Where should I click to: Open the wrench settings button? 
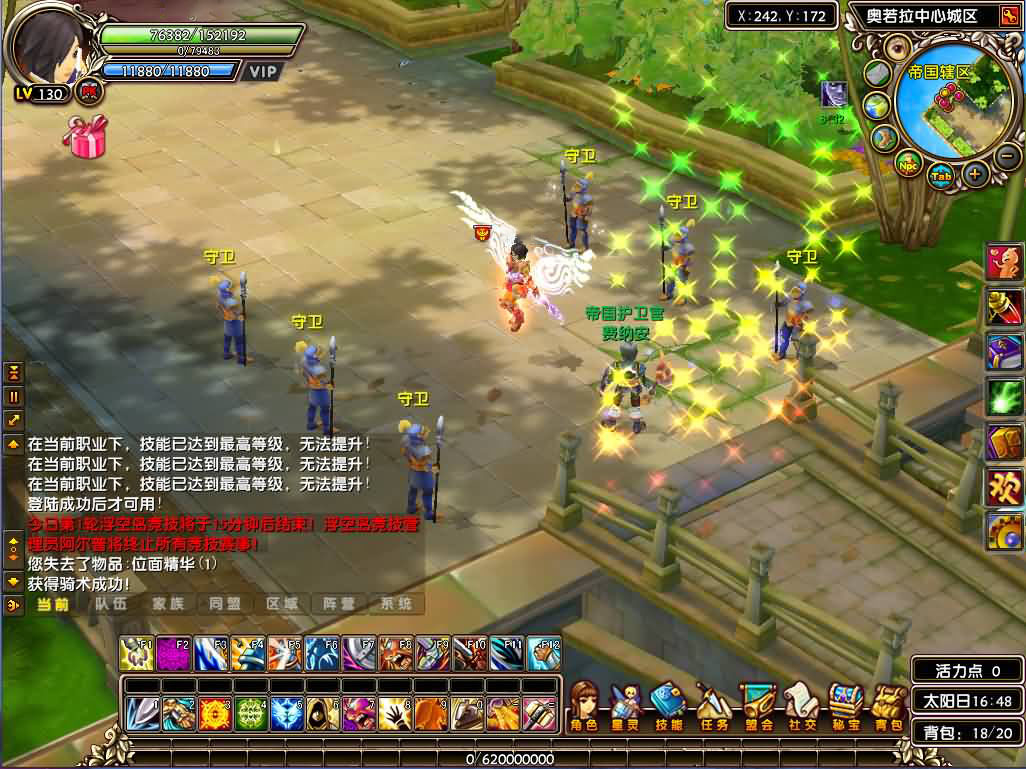(1003, 531)
